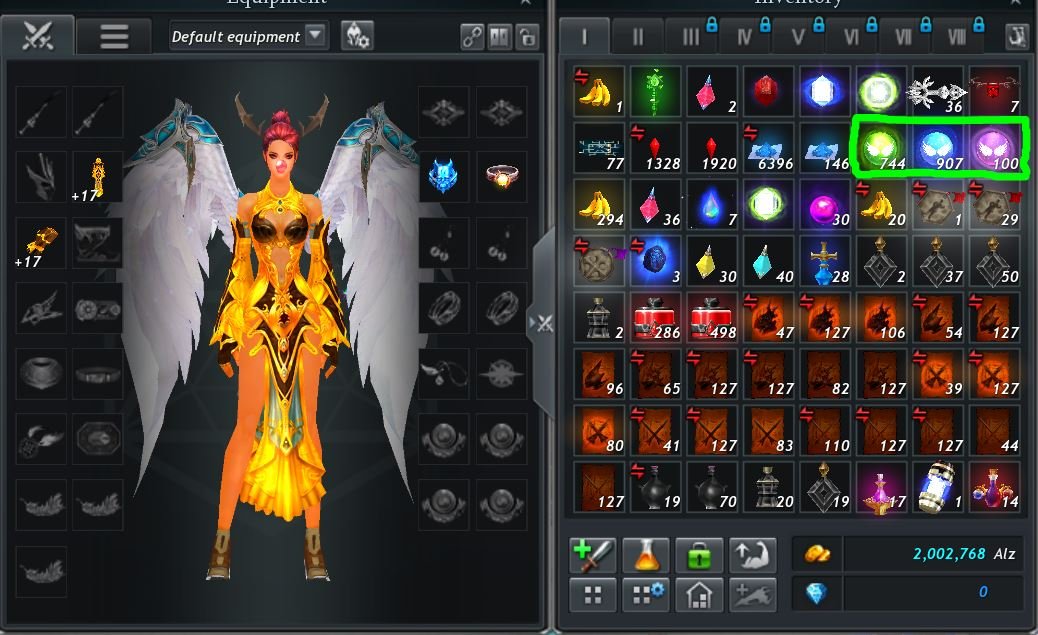The height and width of the screenshot is (635, 1038).
Task: Select the equipped gold ring with orange gem
Action: [x=501, y=176]
